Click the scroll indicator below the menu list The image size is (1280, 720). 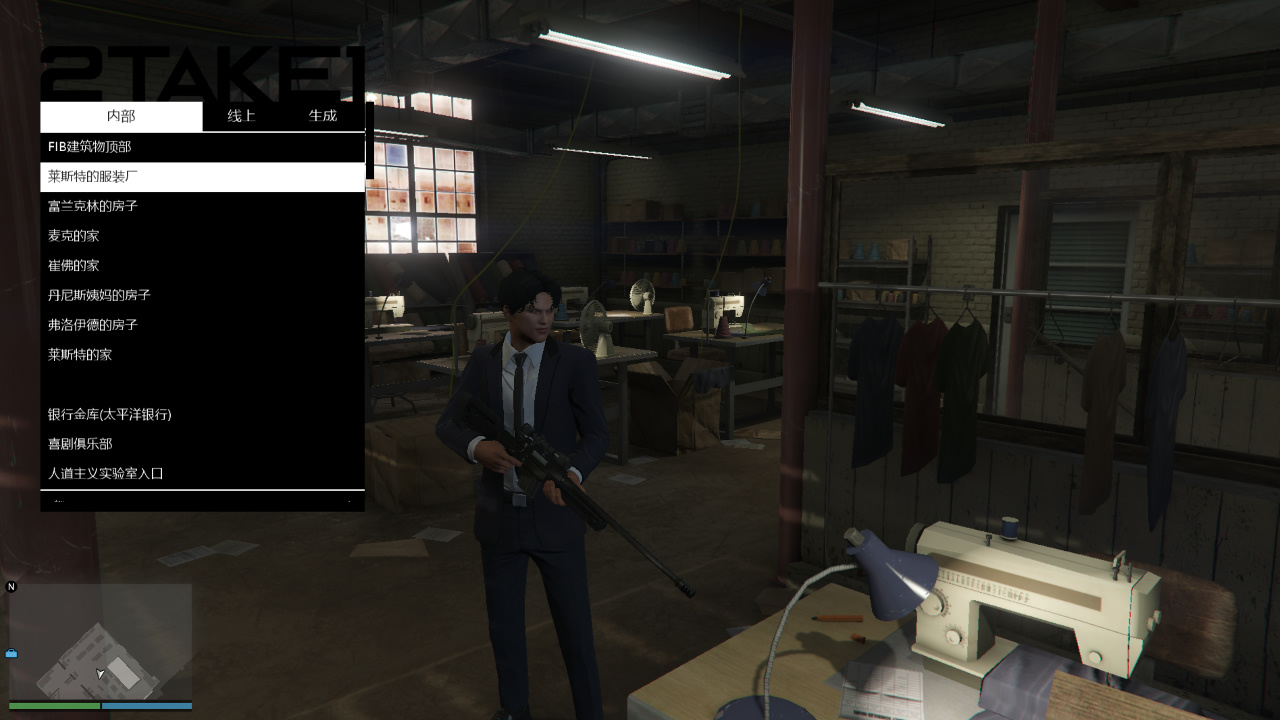[x=201, y=500]
